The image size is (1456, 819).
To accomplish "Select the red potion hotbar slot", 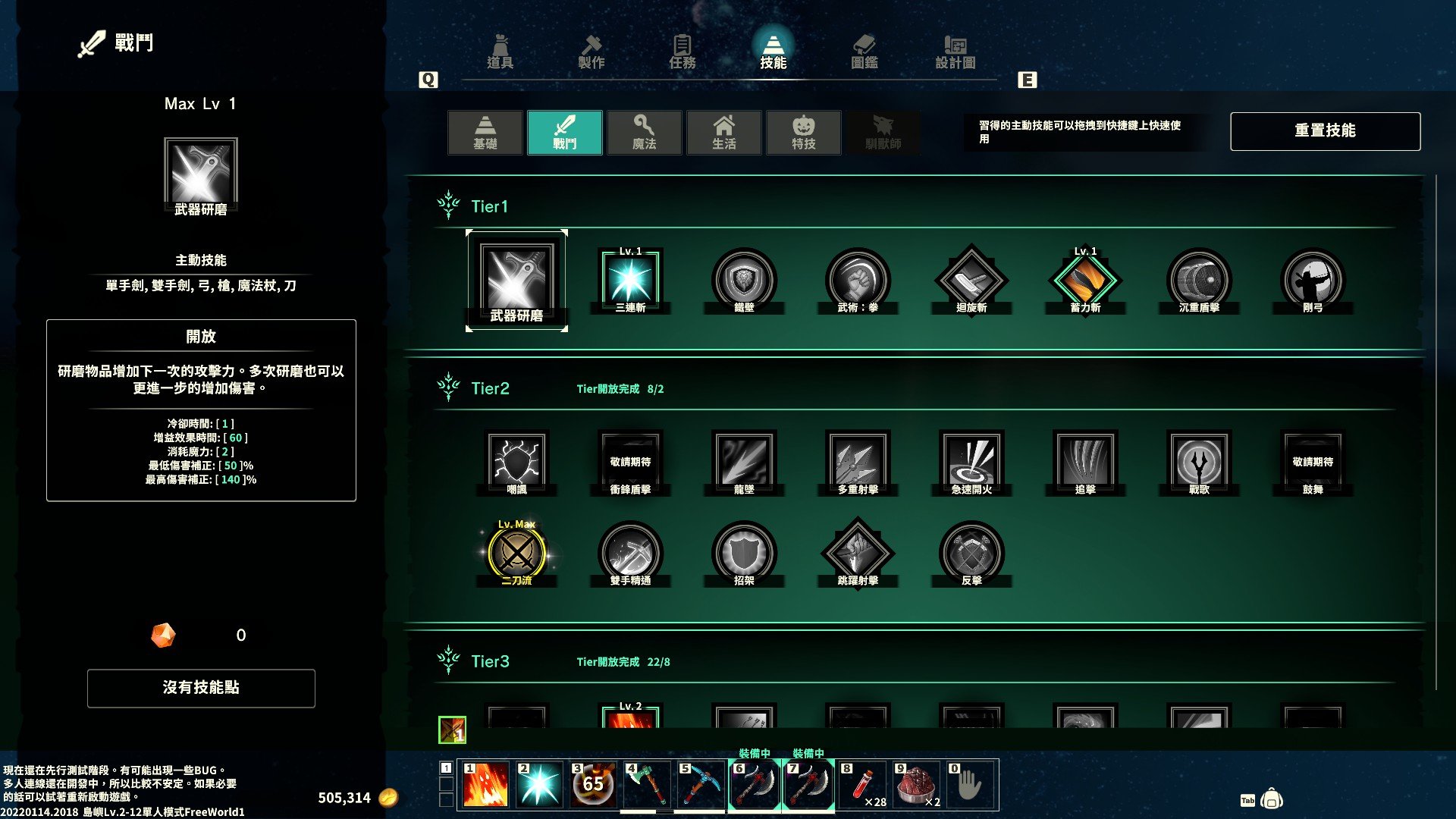I will tap(862, 785).
